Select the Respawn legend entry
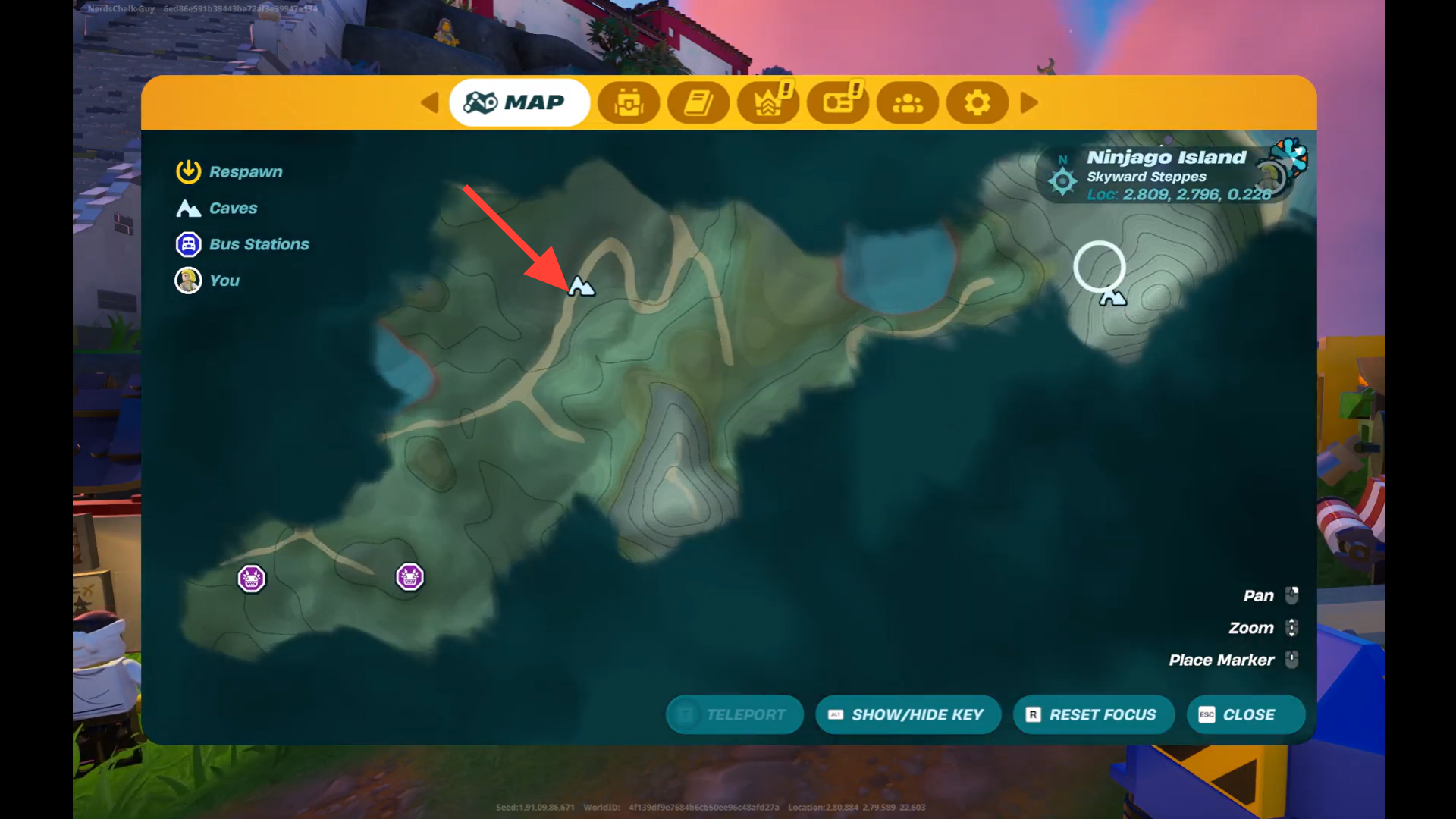Viewport: 1456px width, 819px height. (x=229, y=172)
